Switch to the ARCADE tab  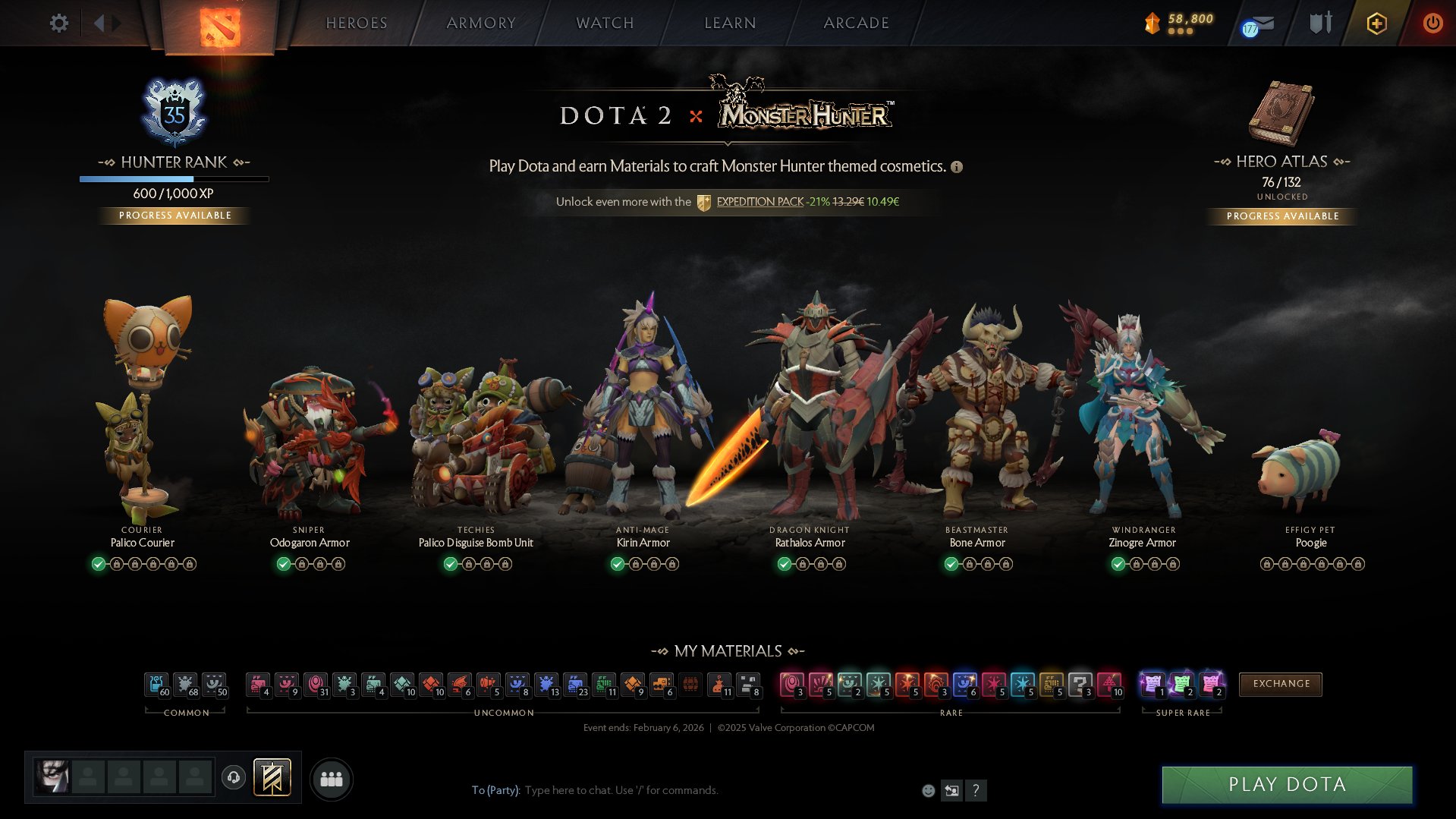[856, 23]
